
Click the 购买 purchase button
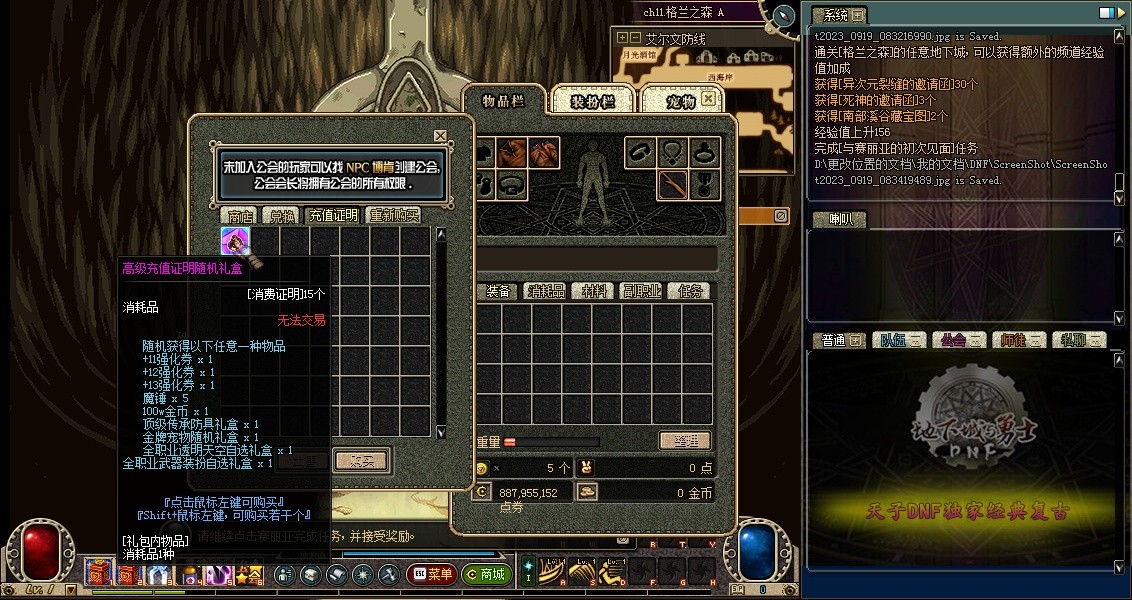(361, 460)
